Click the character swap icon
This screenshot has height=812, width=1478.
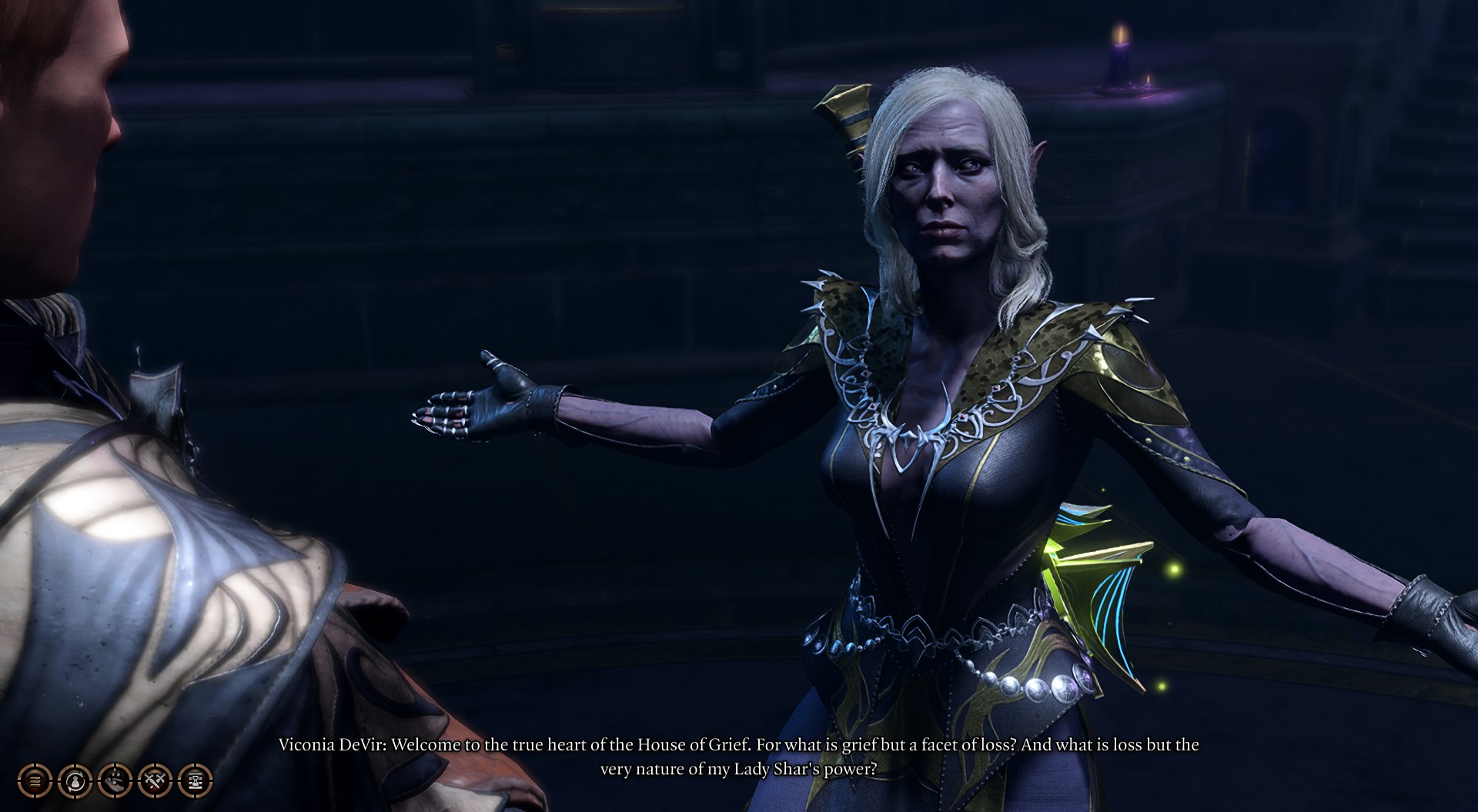(x=75, y=781)
